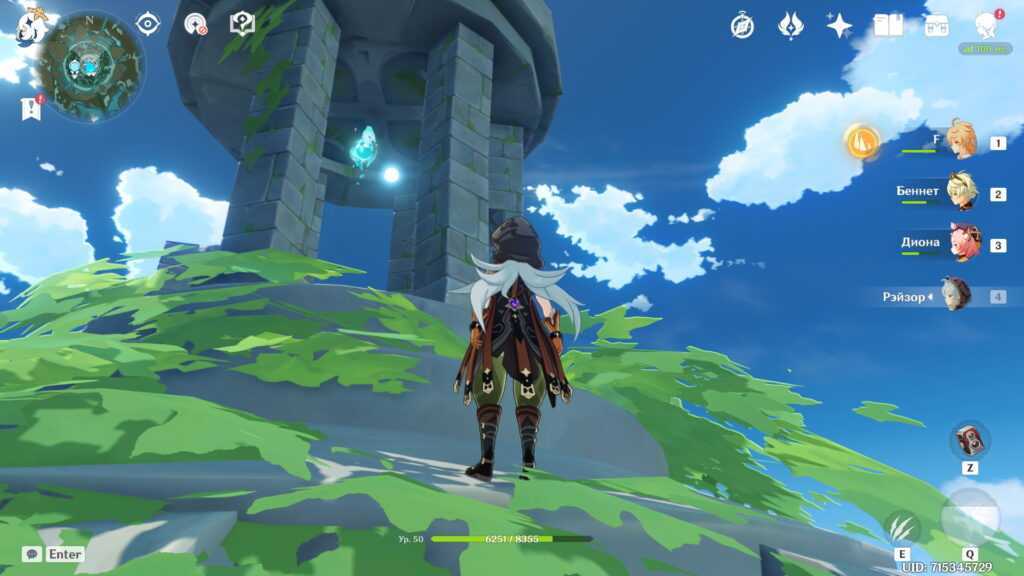The height and width of the screenshot is (576, 1024).
Task: Open the adventure compass events icon
Action: pyautogui.click(x=742, y=26)
